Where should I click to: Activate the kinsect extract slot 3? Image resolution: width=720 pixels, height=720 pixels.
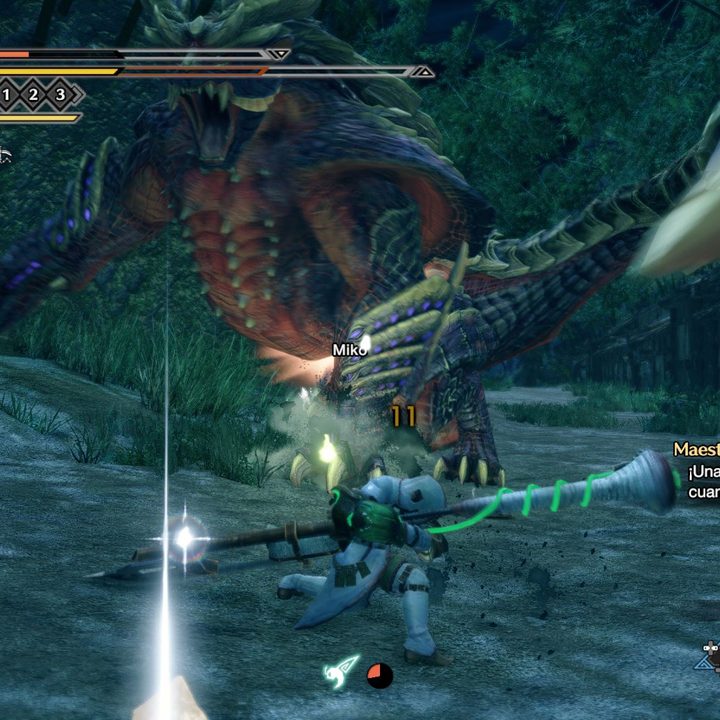coord(60,95)
